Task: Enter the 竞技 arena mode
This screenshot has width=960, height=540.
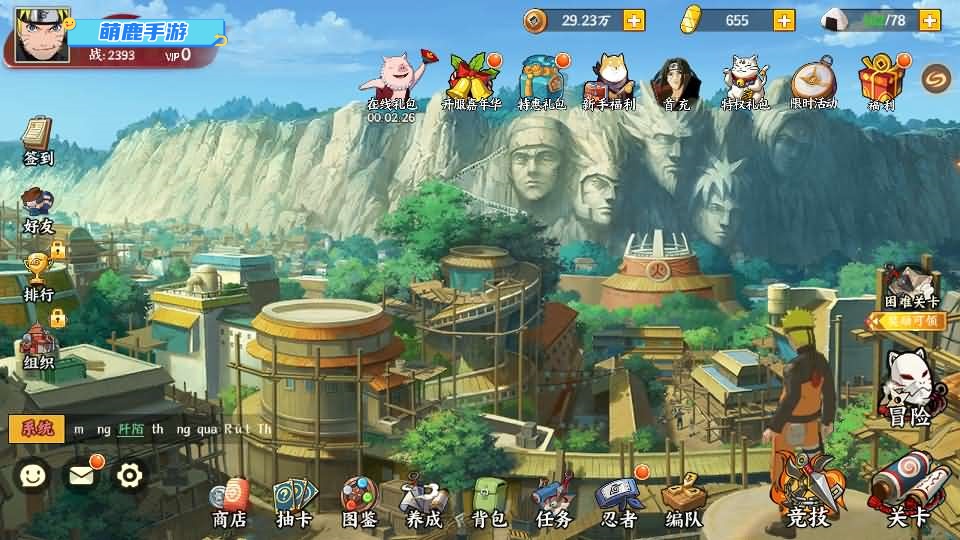Action: click(808, 492)
